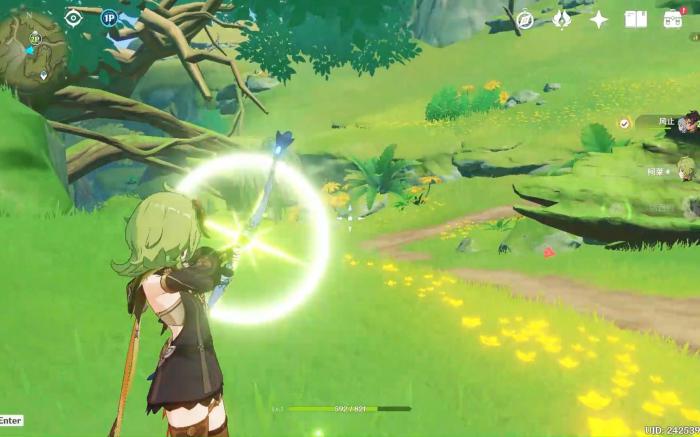Open the 1P co-op mode menu
This screenshot has height=437, width=700.
pyautogui.click(x=109, y=17)
